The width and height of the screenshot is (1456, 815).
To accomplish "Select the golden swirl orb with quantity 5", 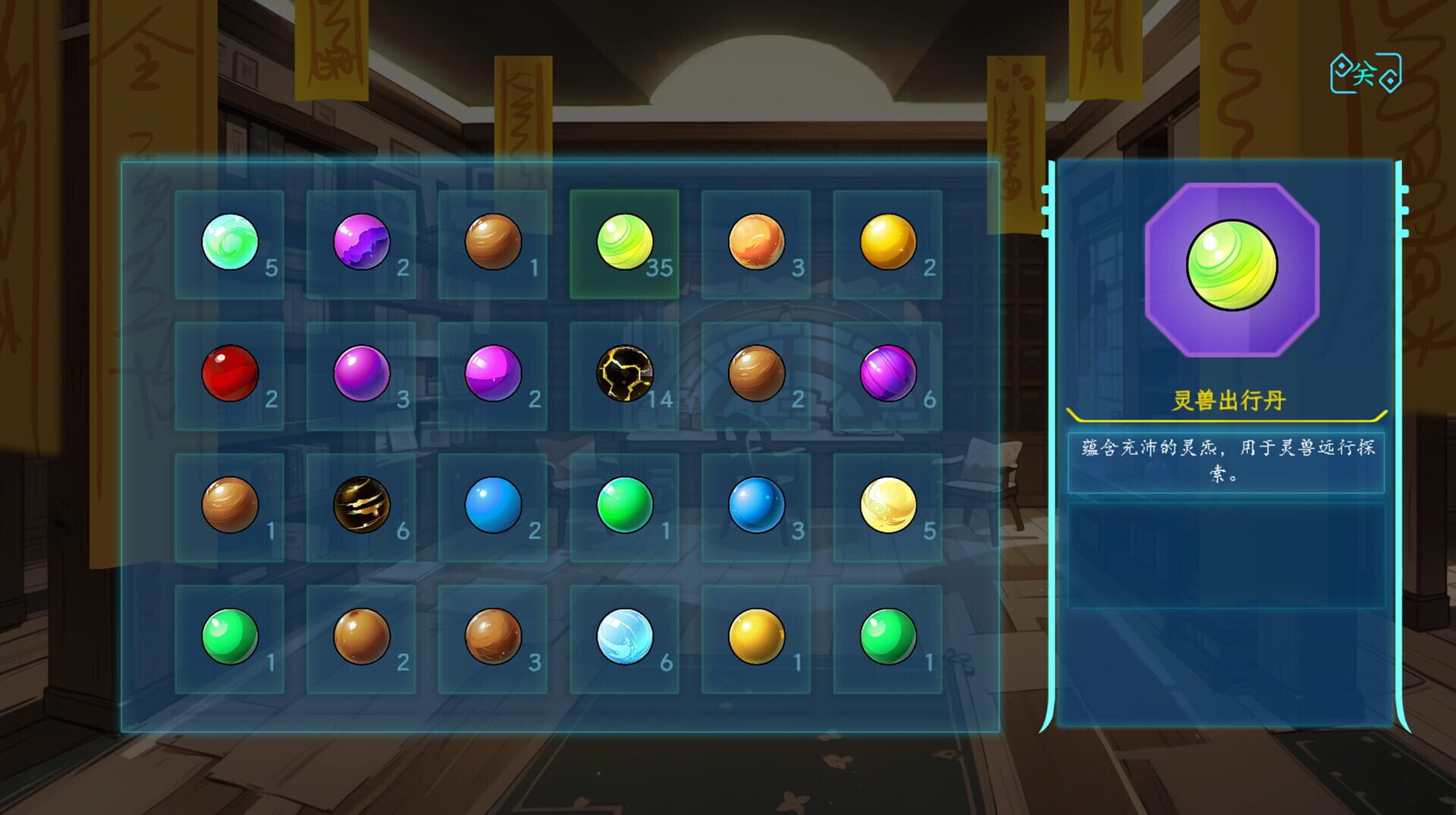I will pos(886,504).
